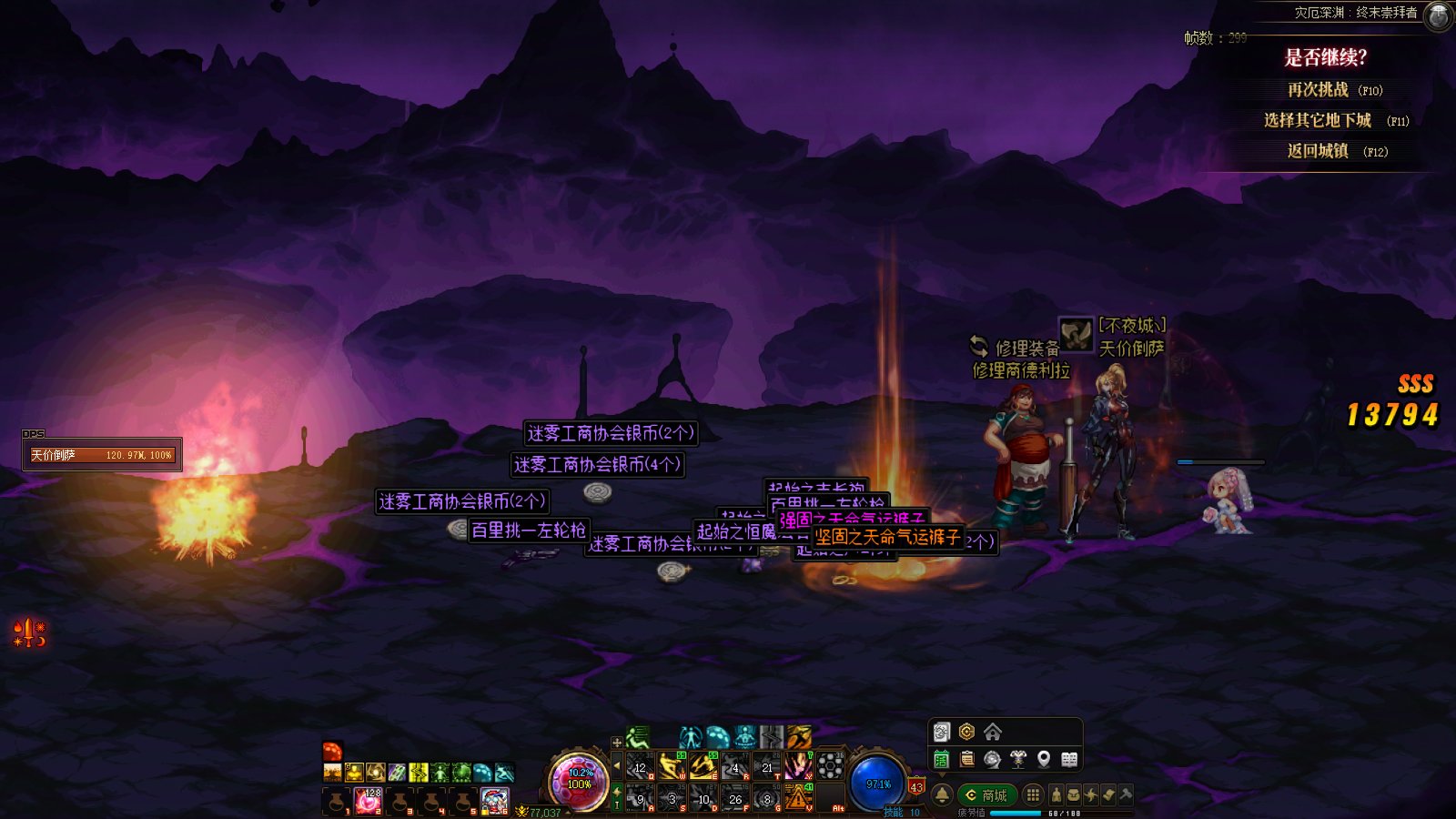
Task: Open the auction hammer icon
Action: coord(1126,794)
